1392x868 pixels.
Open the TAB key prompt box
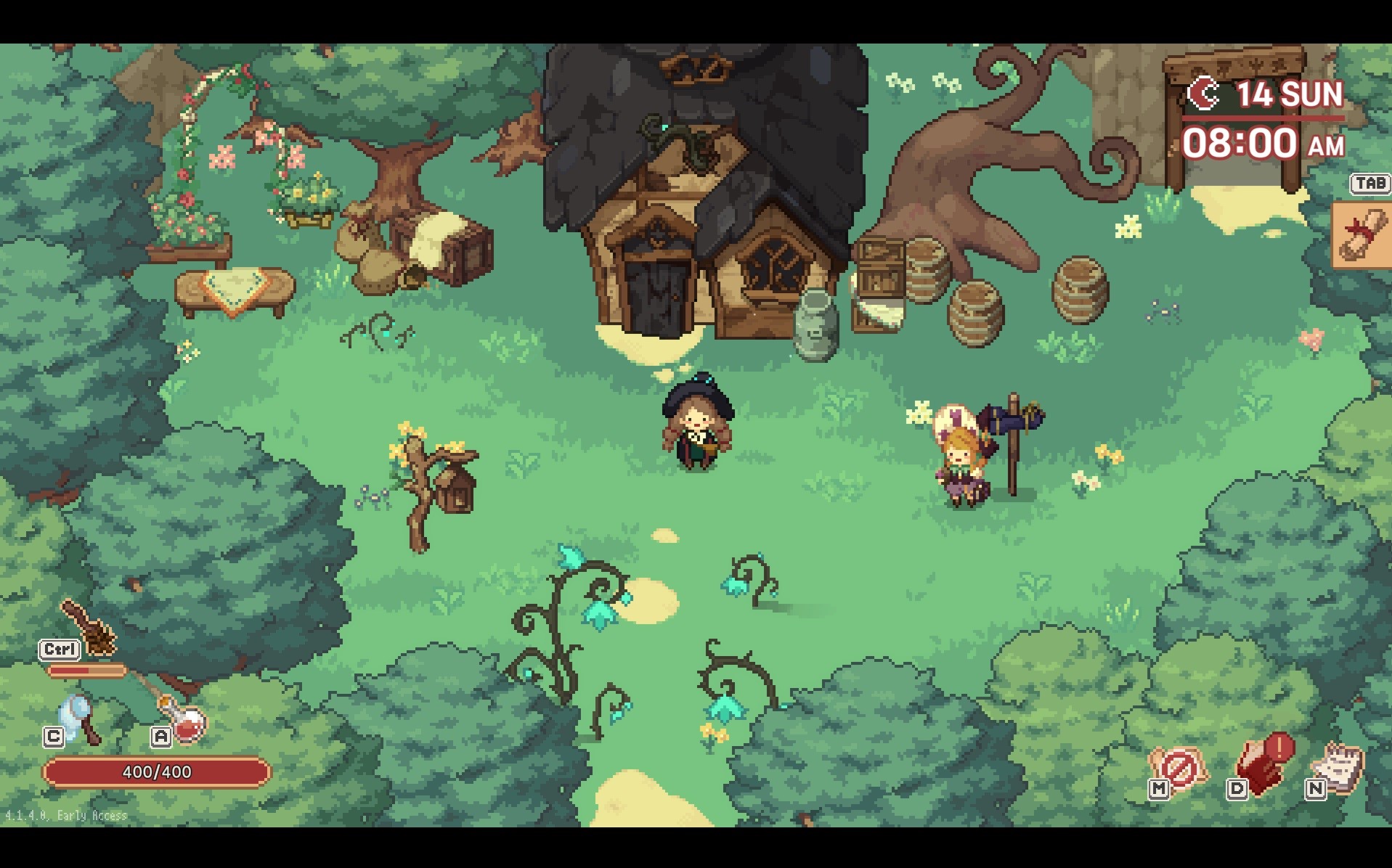1368,184
